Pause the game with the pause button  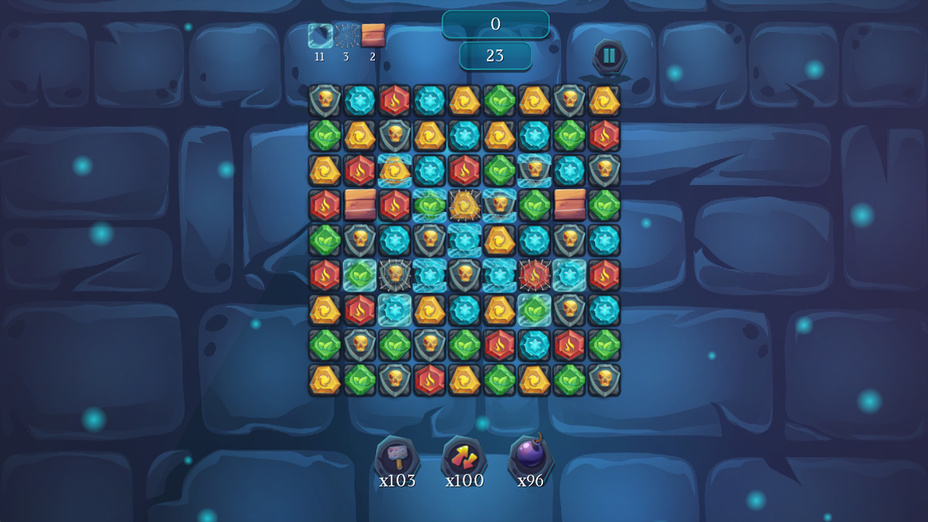(610, 56)
